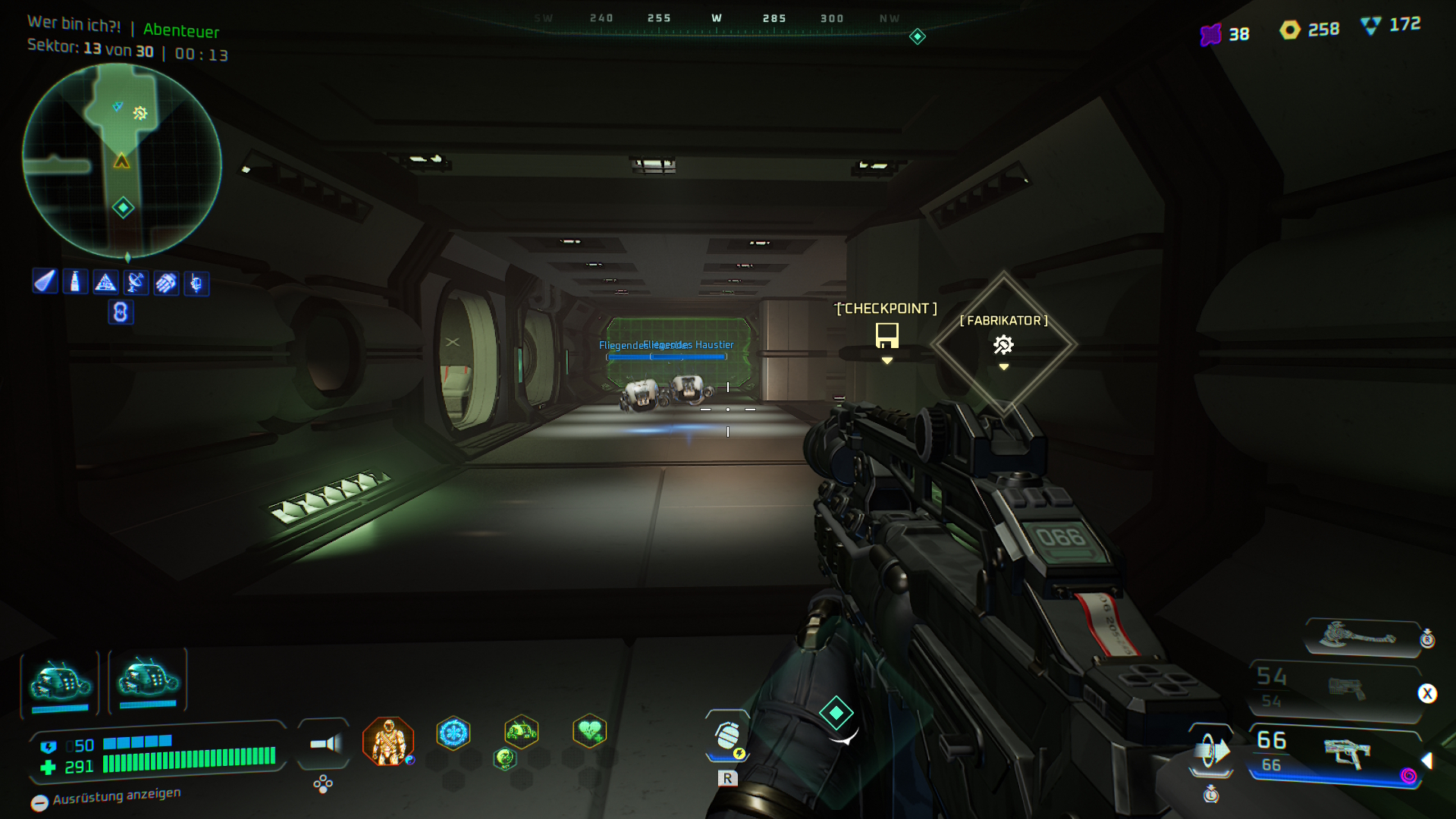The height and width of the screenshot is (819, 1456).
Task: Select the first flying pet portrait
Action: click(x=60, y=682)
